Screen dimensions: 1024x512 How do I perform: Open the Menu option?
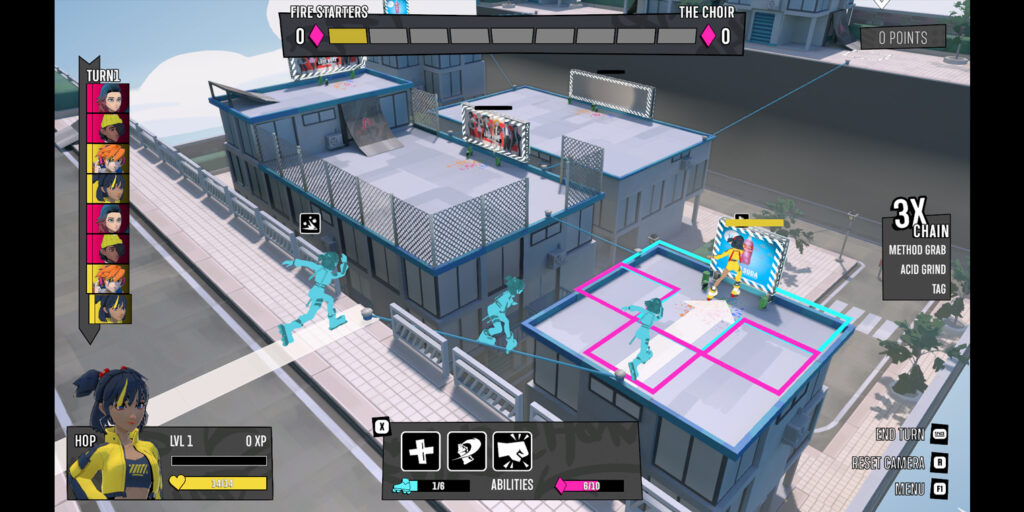[x=911, y=489]
